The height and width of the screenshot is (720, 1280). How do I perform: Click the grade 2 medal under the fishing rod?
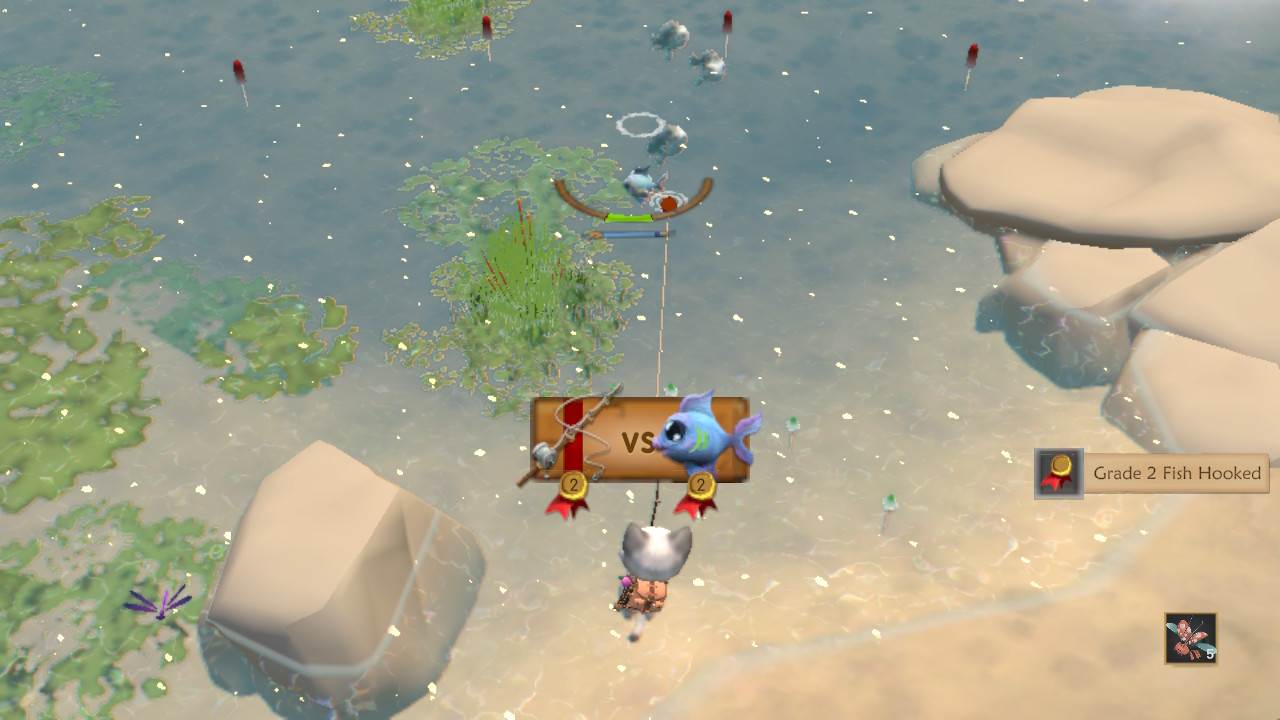572,487
